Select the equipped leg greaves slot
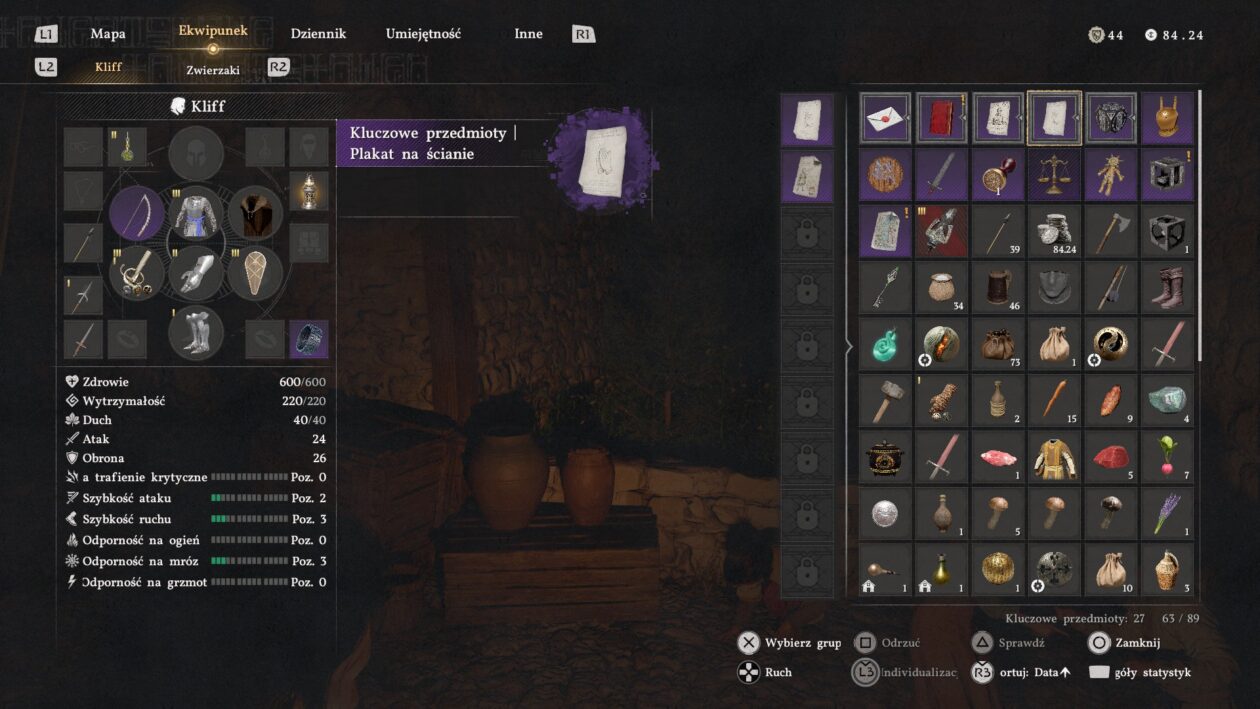This screenshot has height=709, width=1260. [x=196, y=332]
